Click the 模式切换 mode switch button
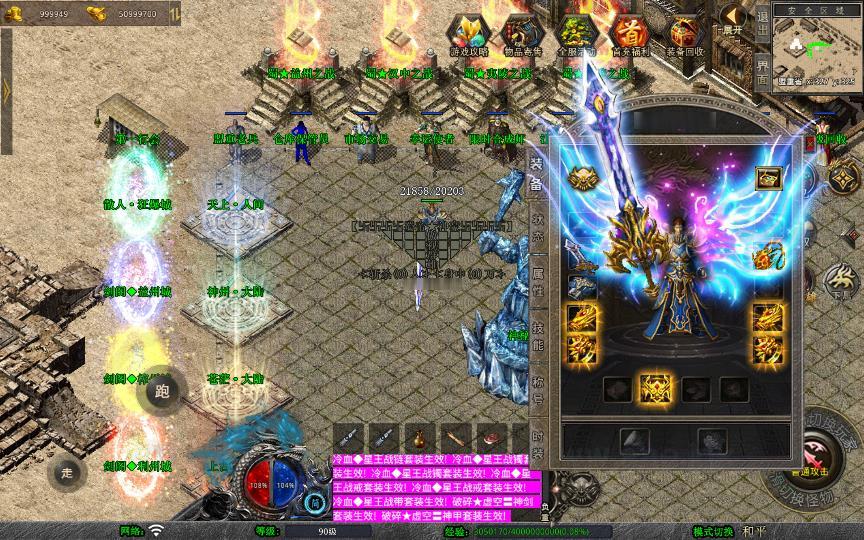The width and height of the screenshot is (864, 540). click(712, 531)
